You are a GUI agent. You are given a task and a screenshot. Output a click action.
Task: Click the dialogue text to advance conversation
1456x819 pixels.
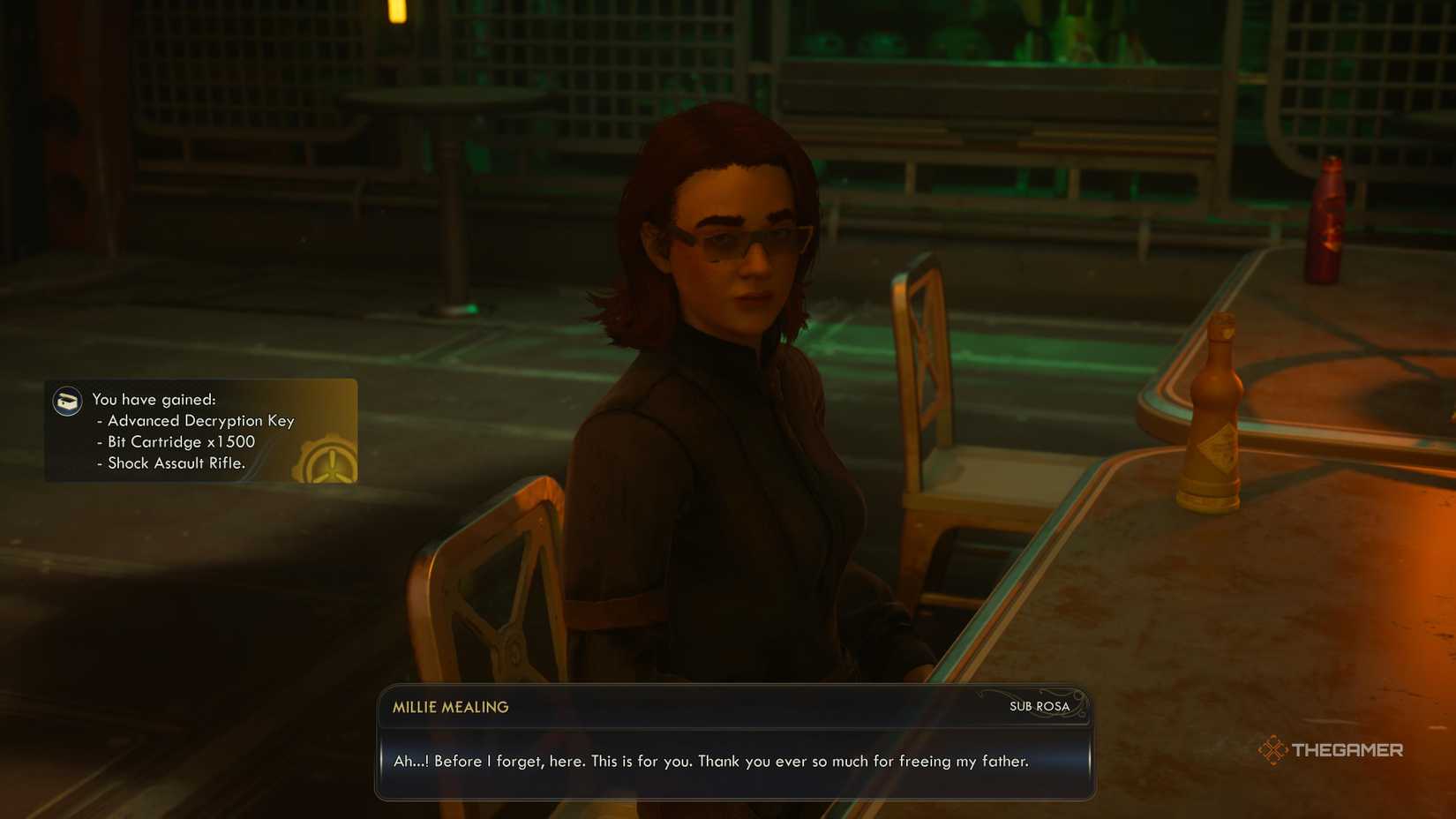710,761
